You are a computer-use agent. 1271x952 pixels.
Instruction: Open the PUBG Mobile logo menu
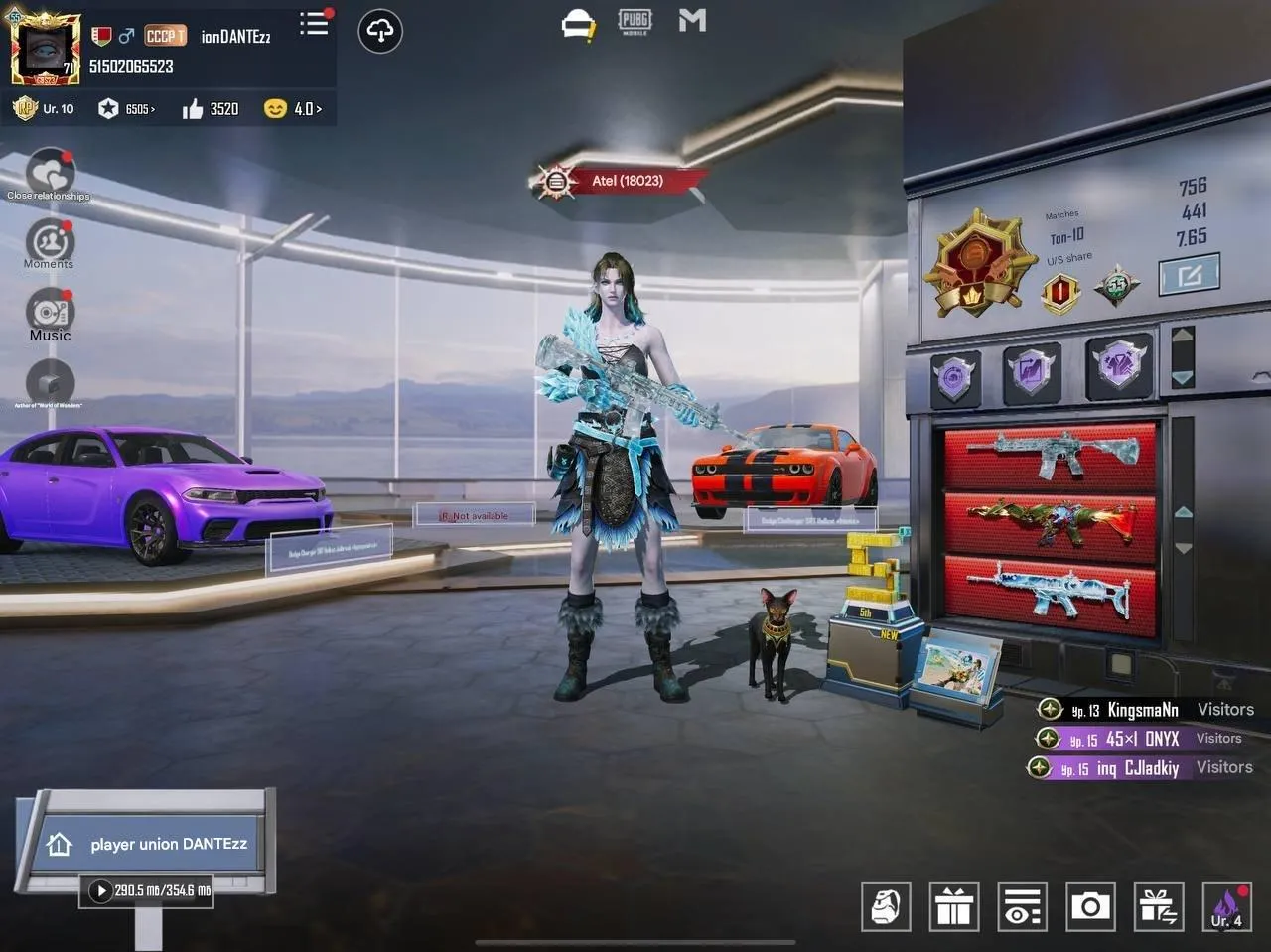tap(635, 20)
